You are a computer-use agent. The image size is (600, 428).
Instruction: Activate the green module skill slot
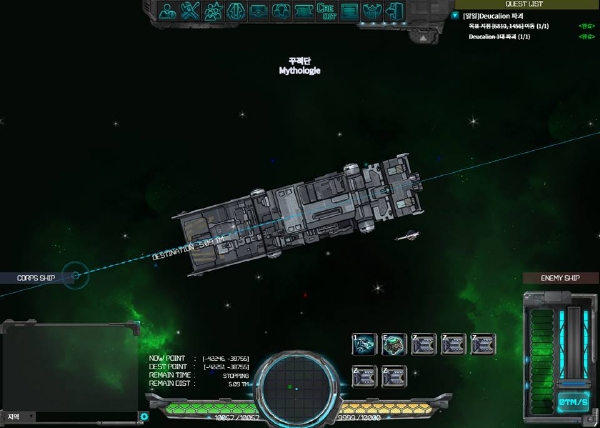(x=393, y=343)
